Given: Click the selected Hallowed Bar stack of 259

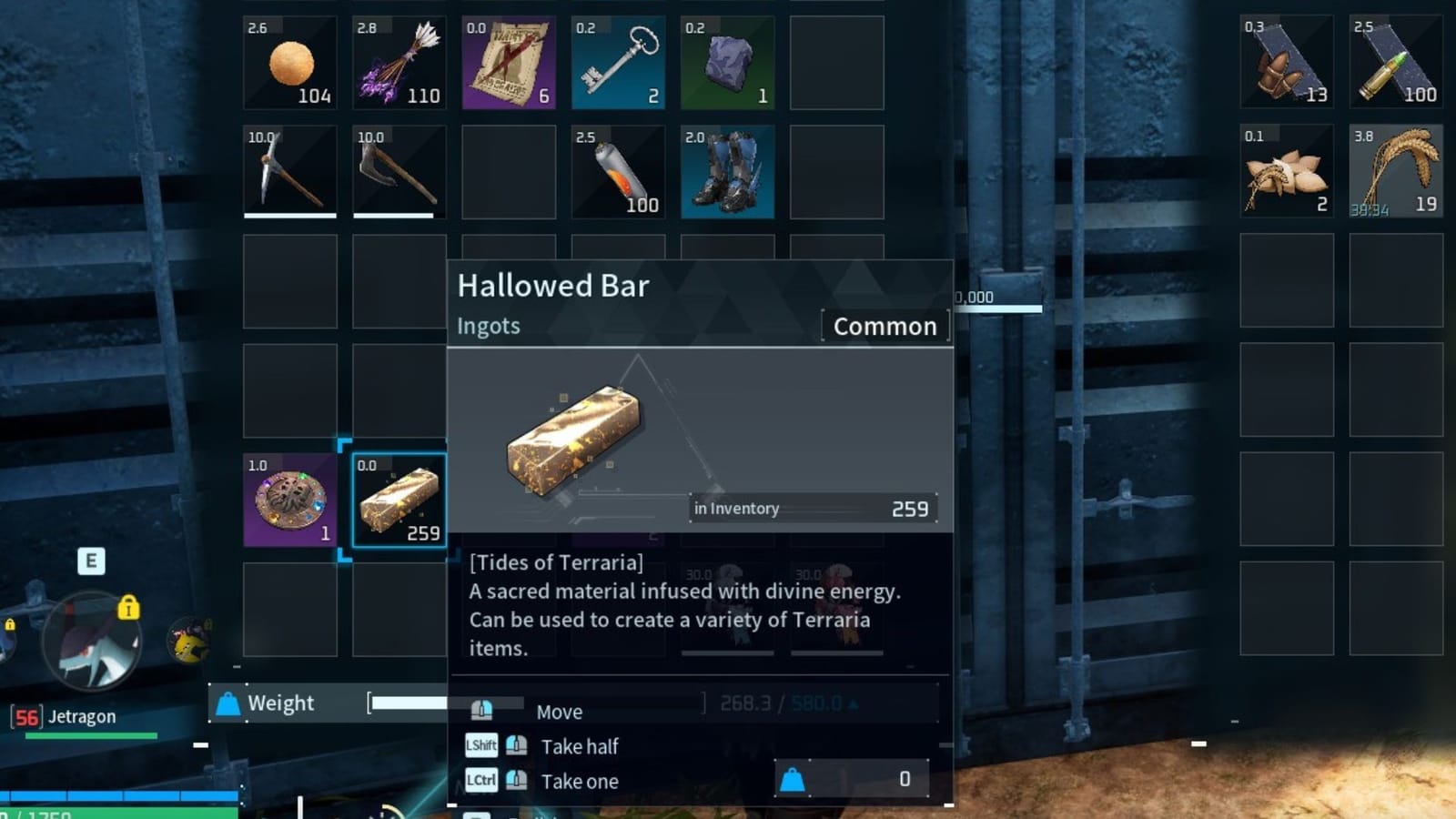Looking at the screenshot, I should 399,499.
